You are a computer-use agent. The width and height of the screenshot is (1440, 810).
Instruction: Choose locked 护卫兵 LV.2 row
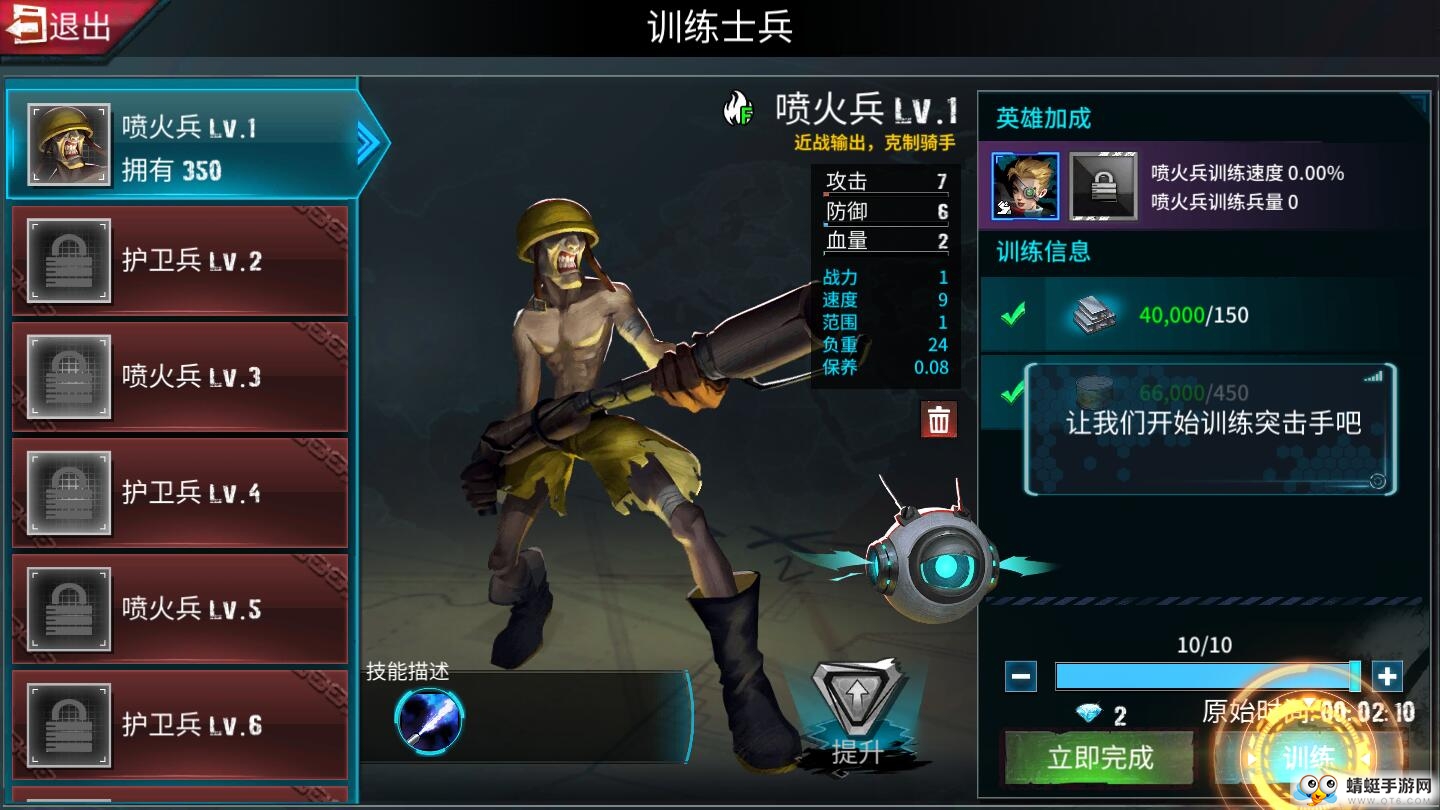point(180,262)
